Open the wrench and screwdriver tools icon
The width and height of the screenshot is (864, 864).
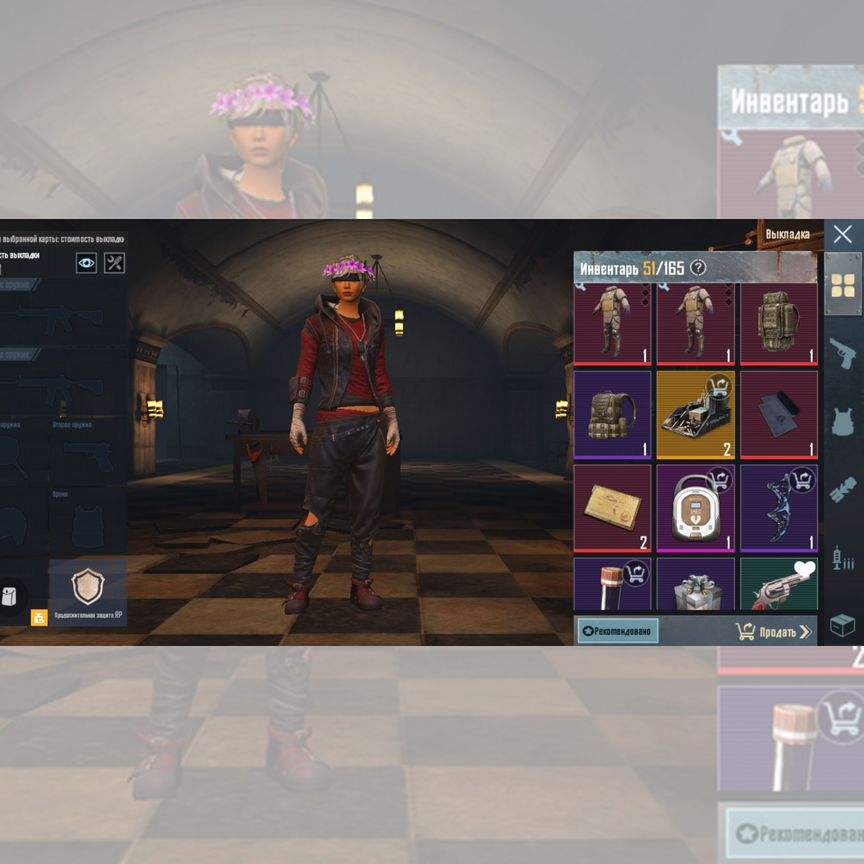pyautogui.click(x=115, y=263)
